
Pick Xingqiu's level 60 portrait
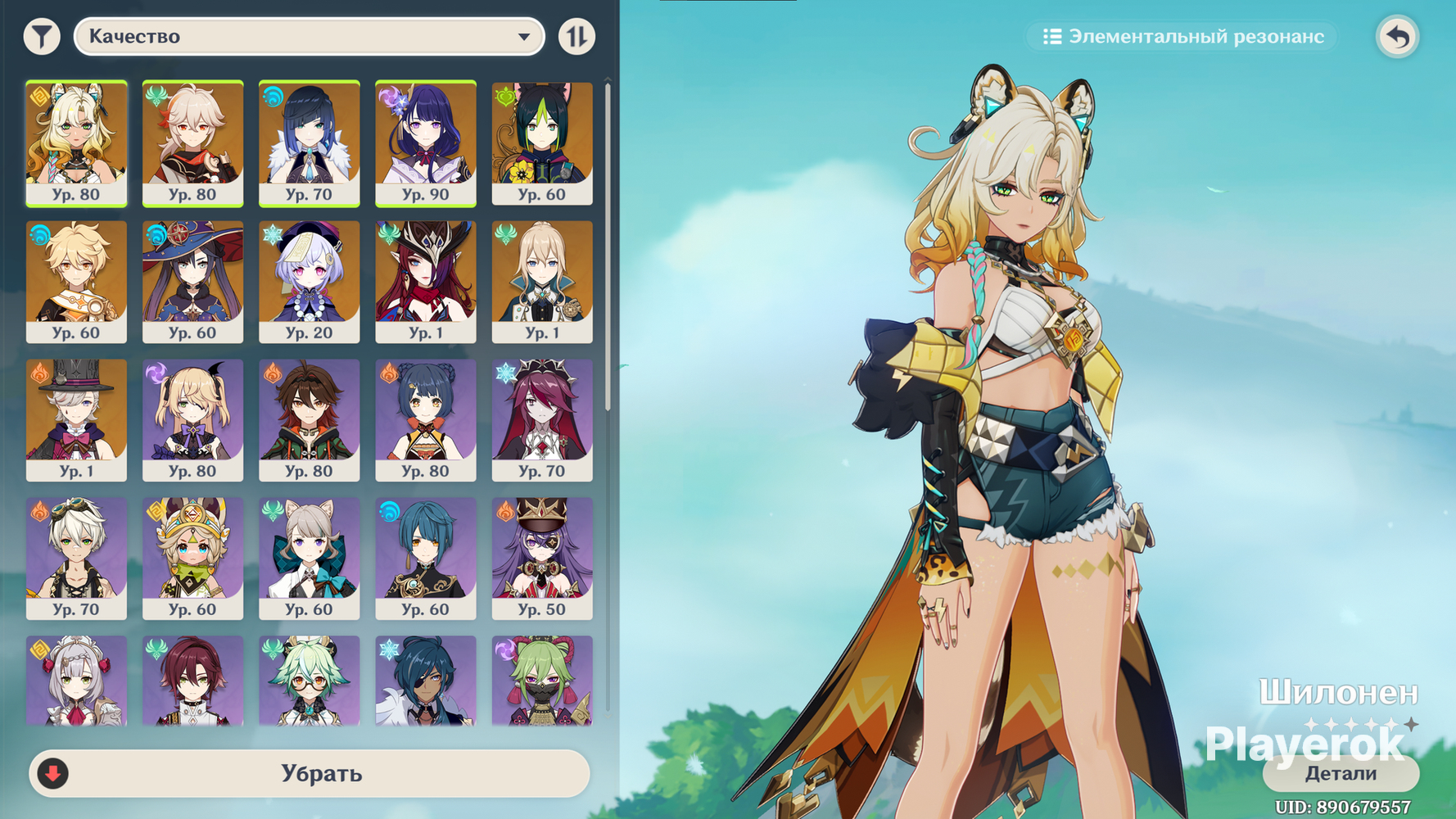(425, 558)
